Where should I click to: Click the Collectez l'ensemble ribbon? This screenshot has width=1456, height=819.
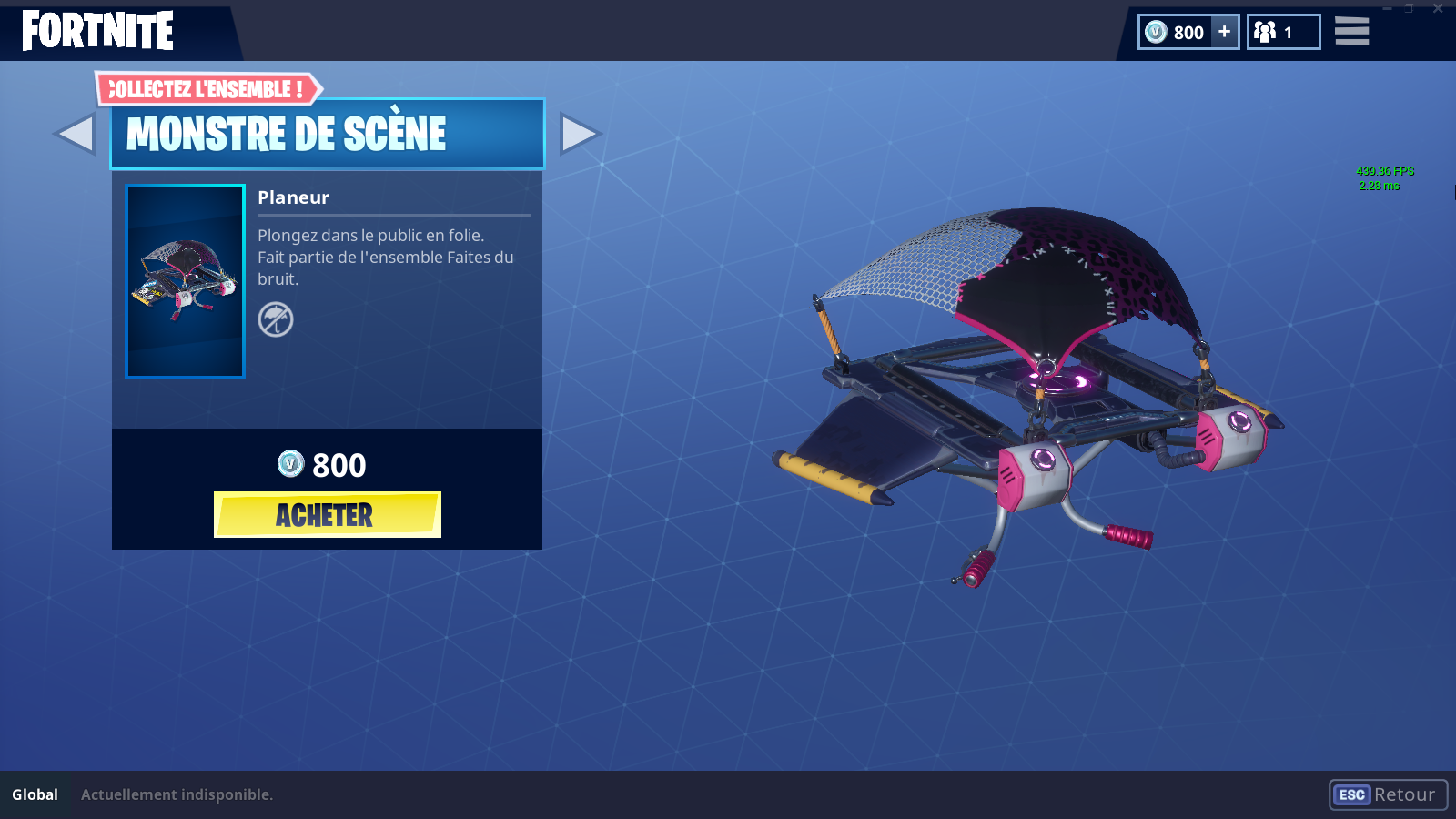coord(207,89)
